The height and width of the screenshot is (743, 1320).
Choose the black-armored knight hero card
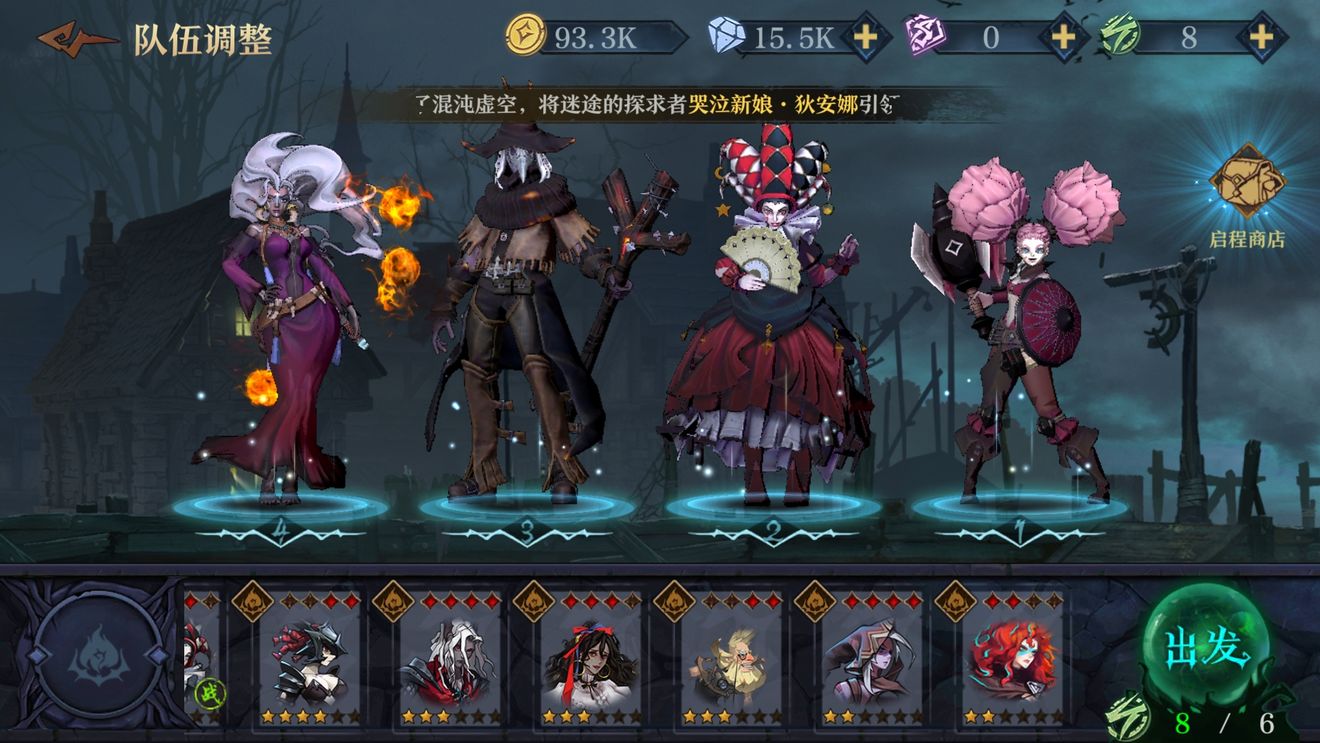309,658
